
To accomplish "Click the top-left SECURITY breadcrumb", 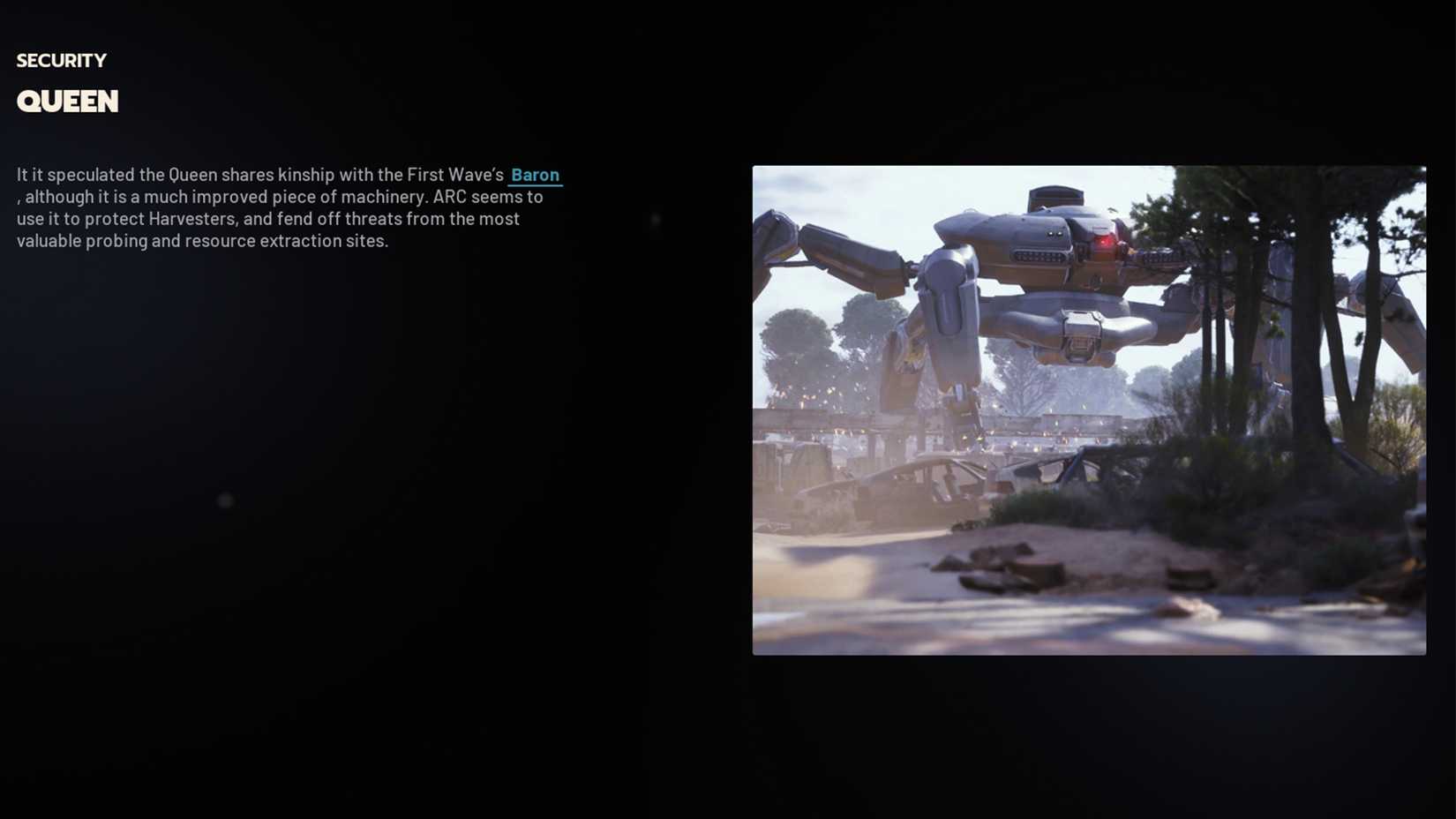I will pyautogui.click(x=61, y=60).
